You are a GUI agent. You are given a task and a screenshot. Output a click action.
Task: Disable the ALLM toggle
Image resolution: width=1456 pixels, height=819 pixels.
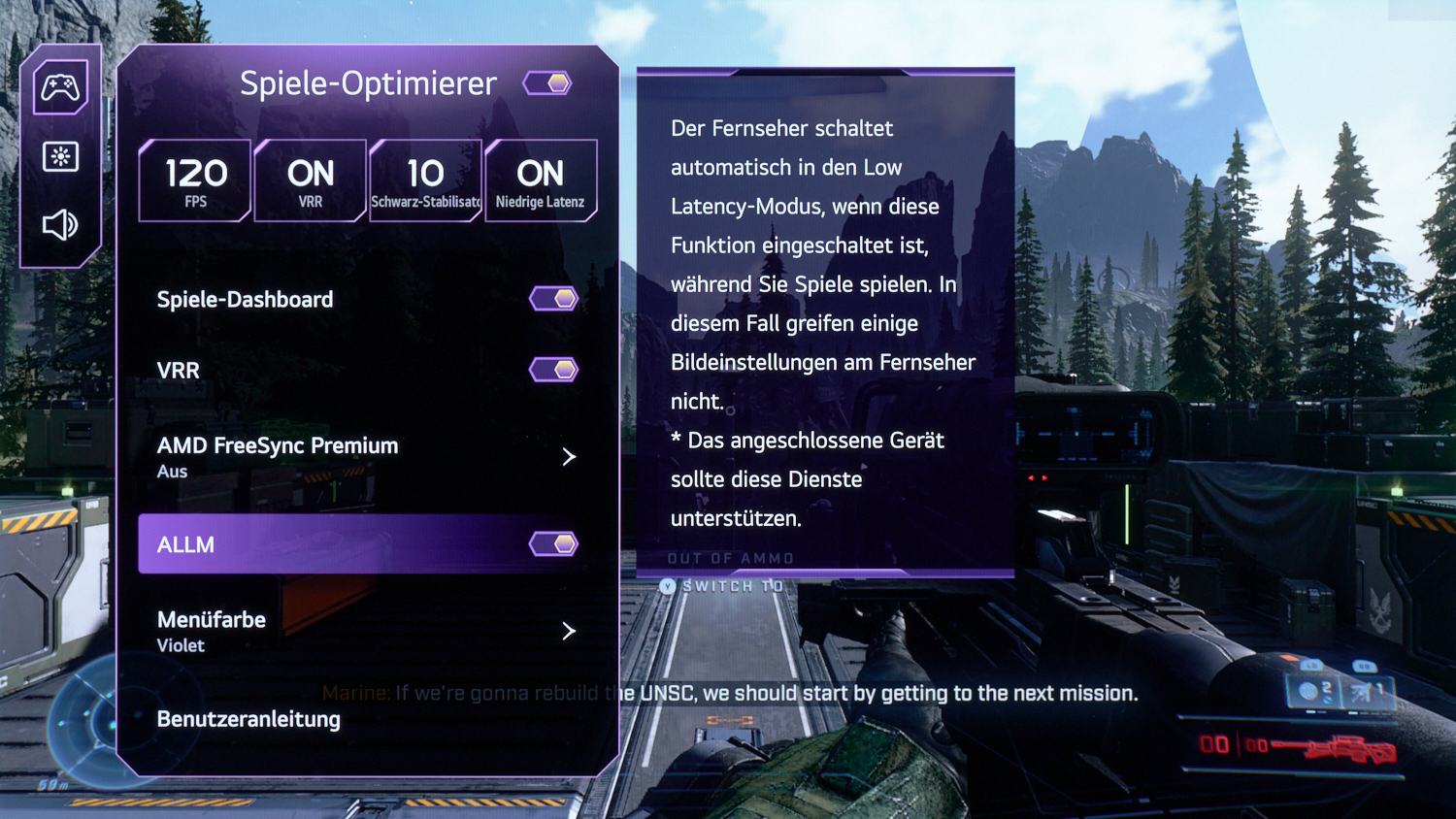point(553,544)
